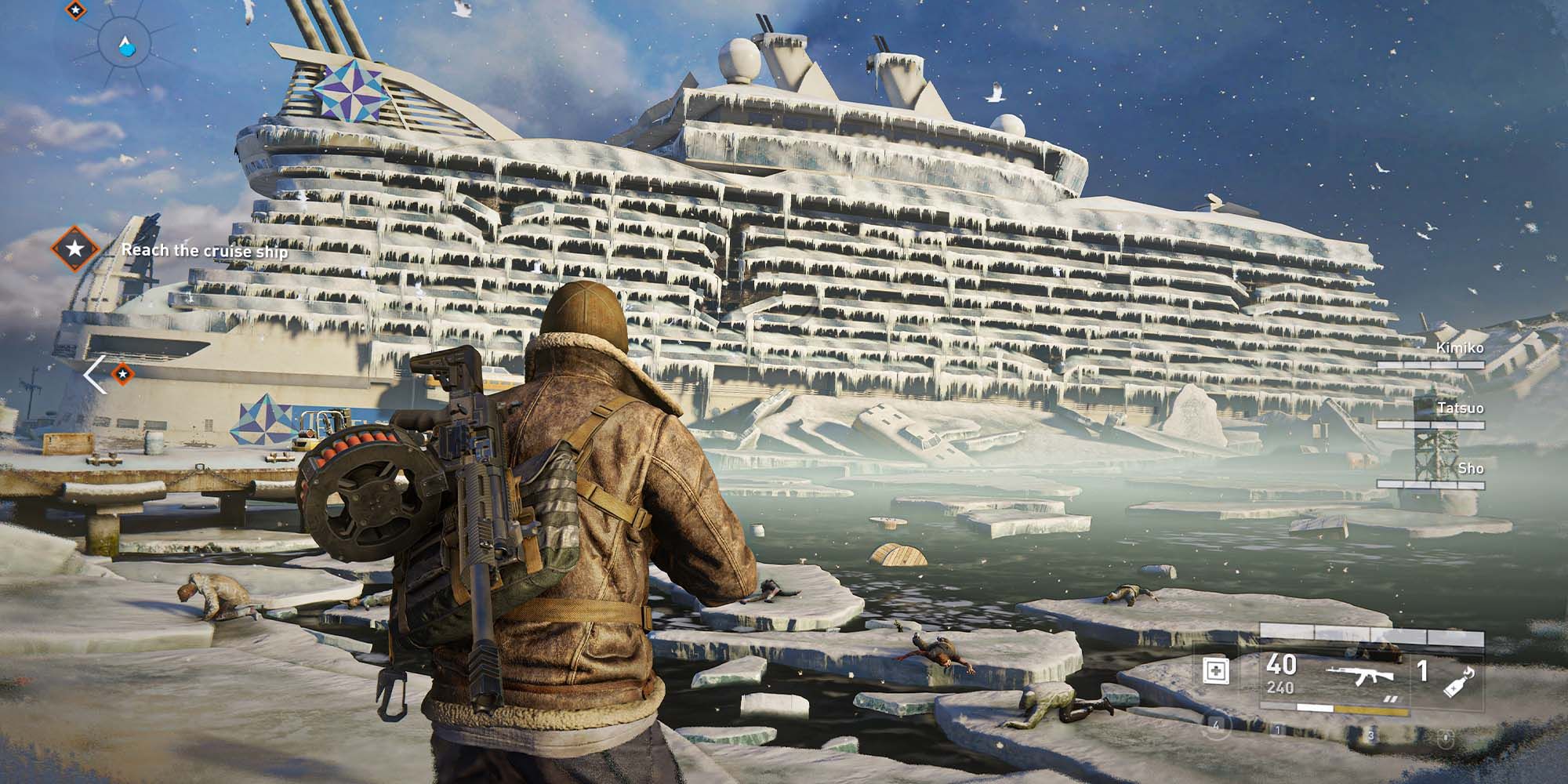Viewport: 1568px width, 784px height.
Task: Select teammate Tatsuo in the squad list
Action: [1460, 408]
